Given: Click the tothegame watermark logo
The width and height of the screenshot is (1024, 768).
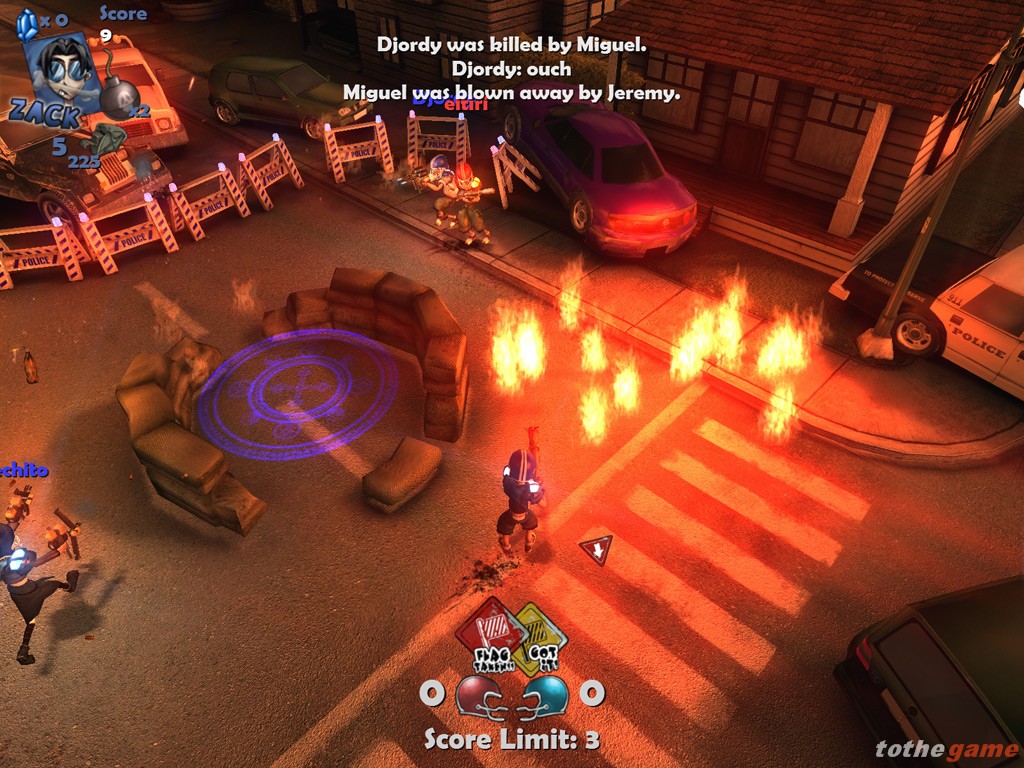Looking at the screenshot, I should tap(943, 749).
